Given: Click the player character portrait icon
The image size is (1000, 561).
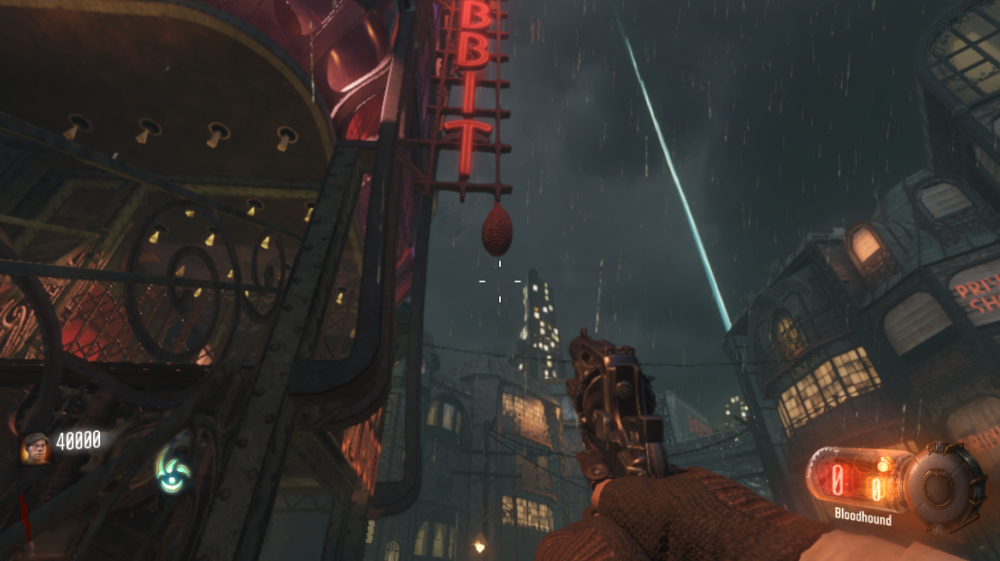Looking at the screenshot, I should (36, 447).
